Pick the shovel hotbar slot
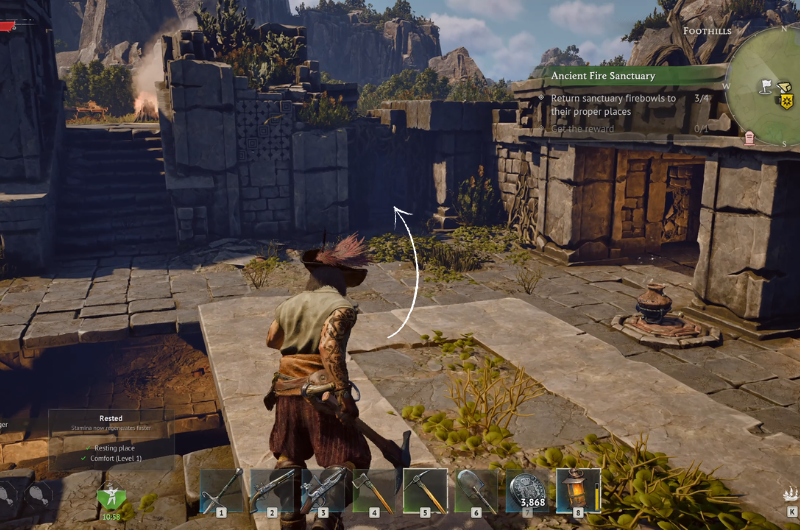The height and width of the screenshot is (530, 800). (477, 491)
